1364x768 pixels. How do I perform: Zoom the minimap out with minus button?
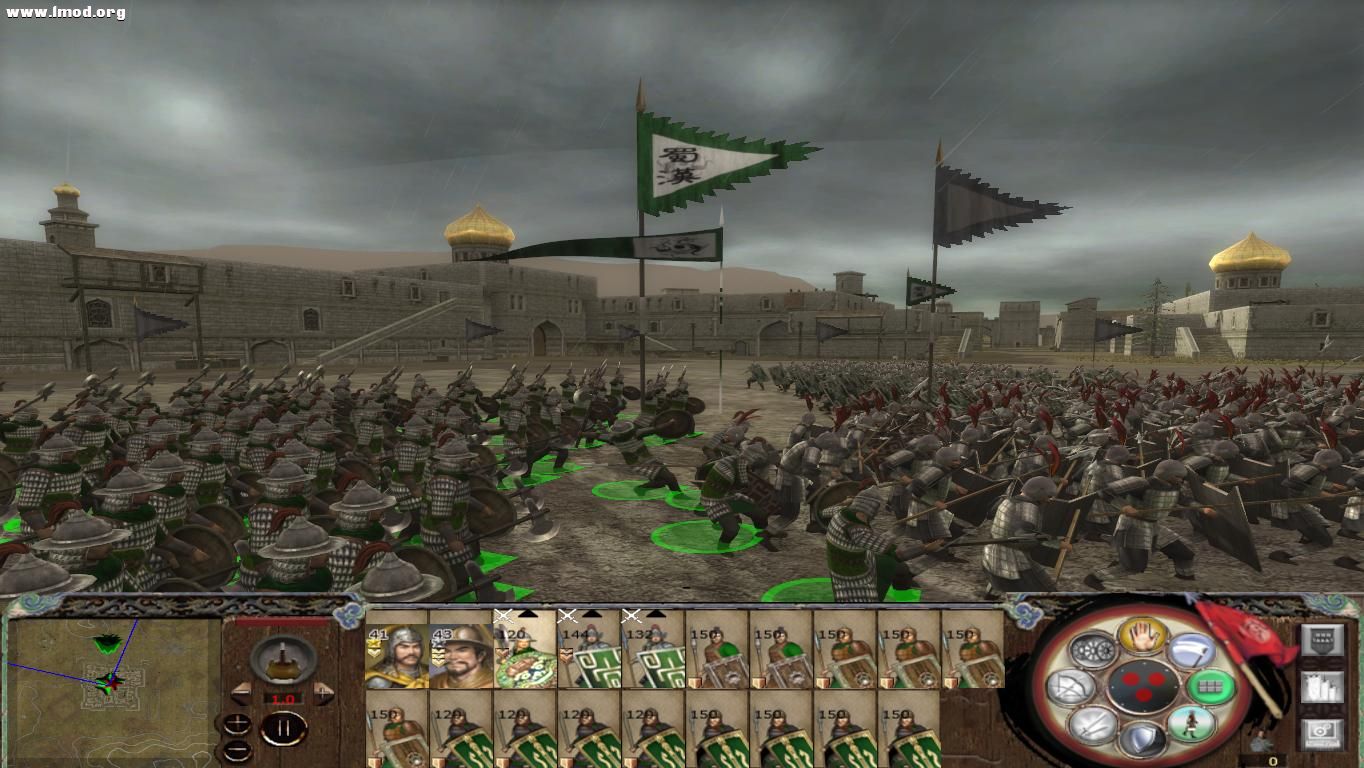pos(237,751)
